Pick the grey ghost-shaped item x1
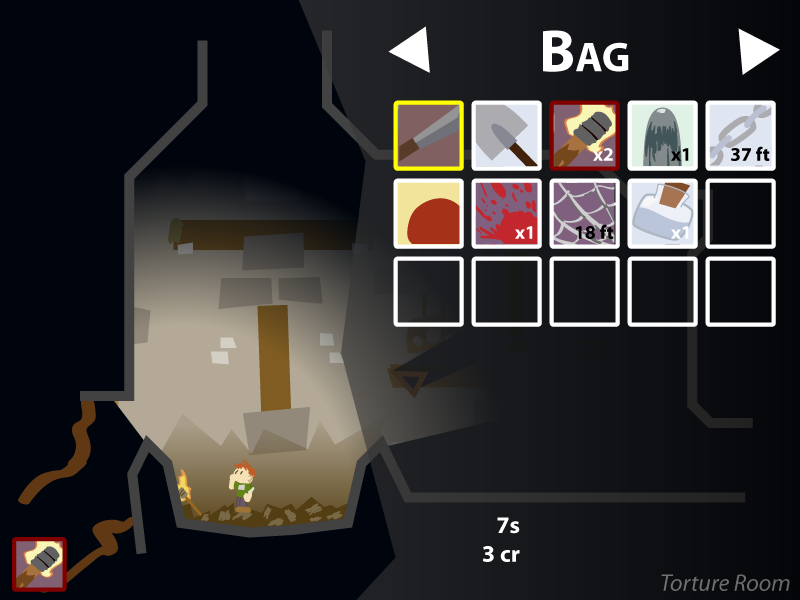Screen dimensions: 800x600 [663, 135]
